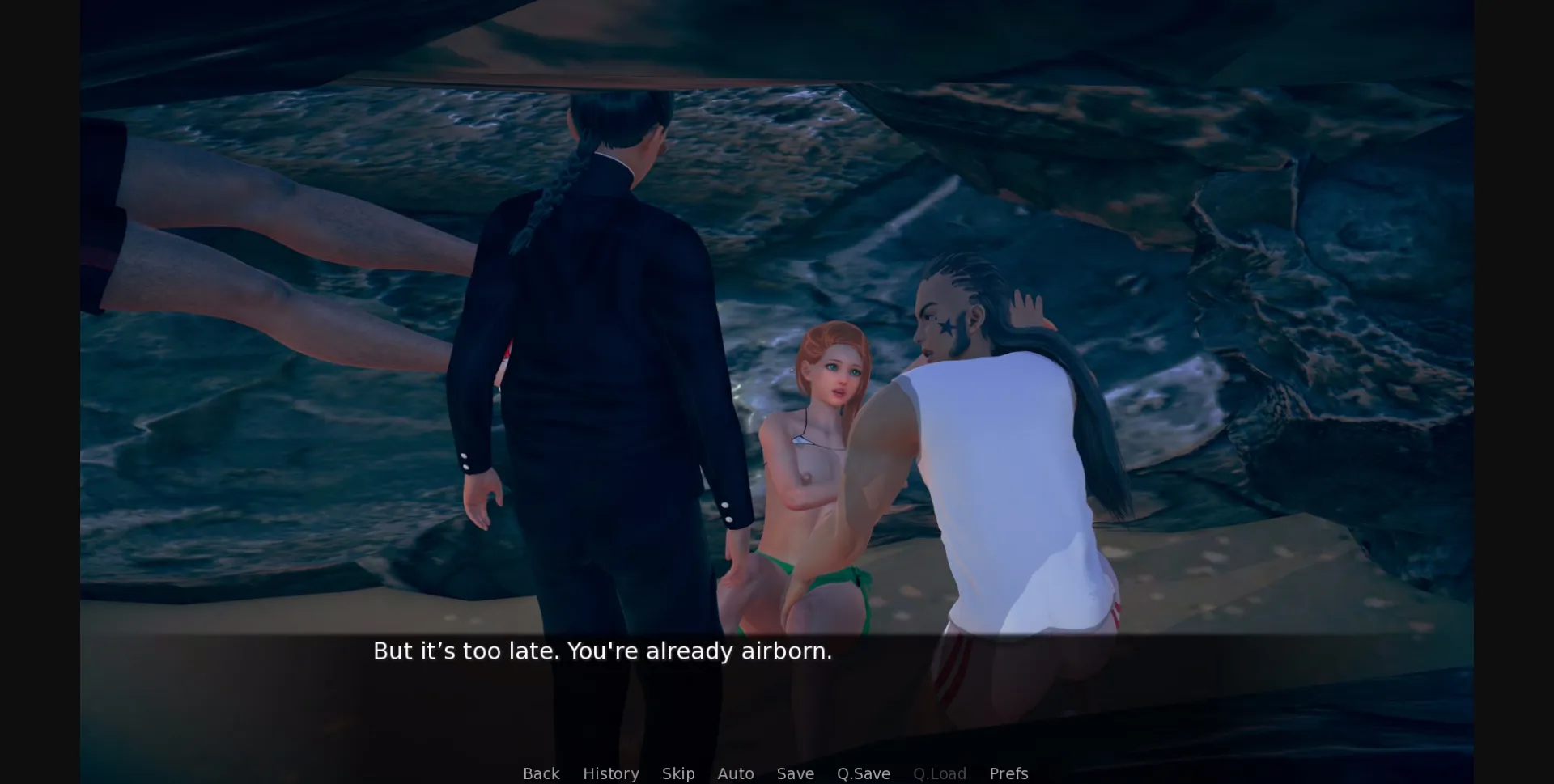Screen dimensions: 1554x784
Task: Click the dialogue box showing airborn text
Action: (602, 651)
